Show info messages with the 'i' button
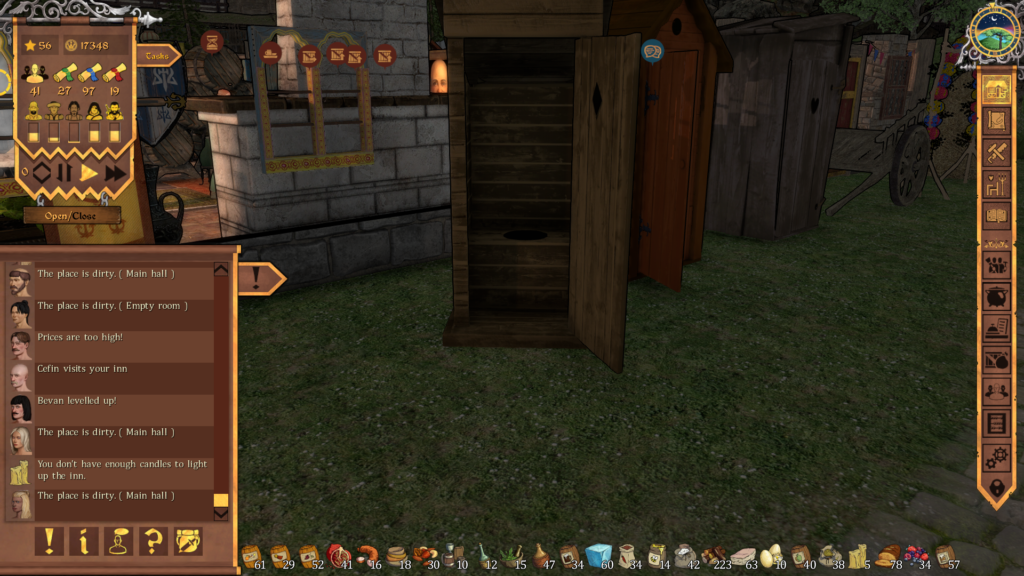 pyautogui.click(x=84, y=541)
